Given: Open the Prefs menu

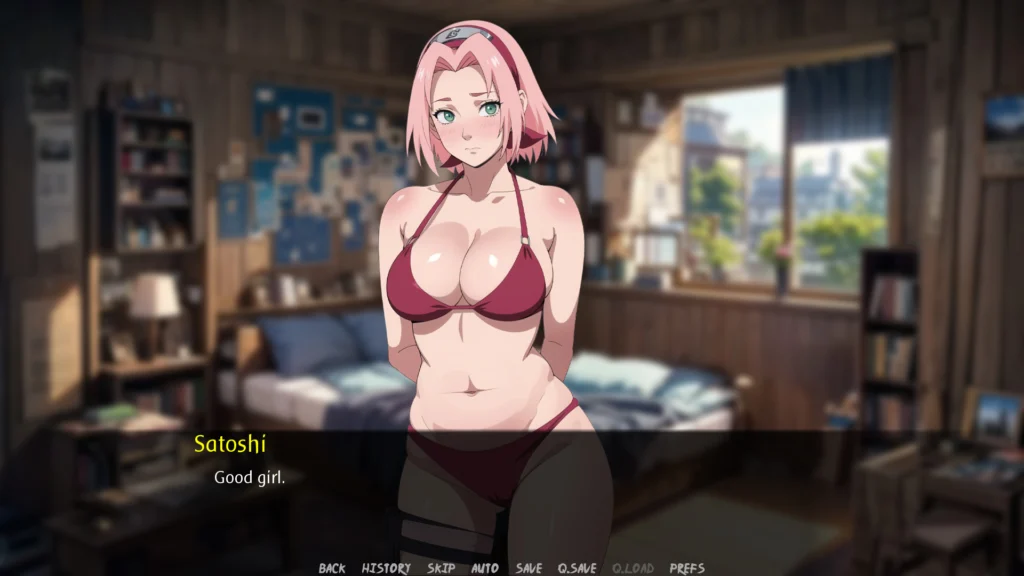Looking at the screenshot, I should coord(687,568).
